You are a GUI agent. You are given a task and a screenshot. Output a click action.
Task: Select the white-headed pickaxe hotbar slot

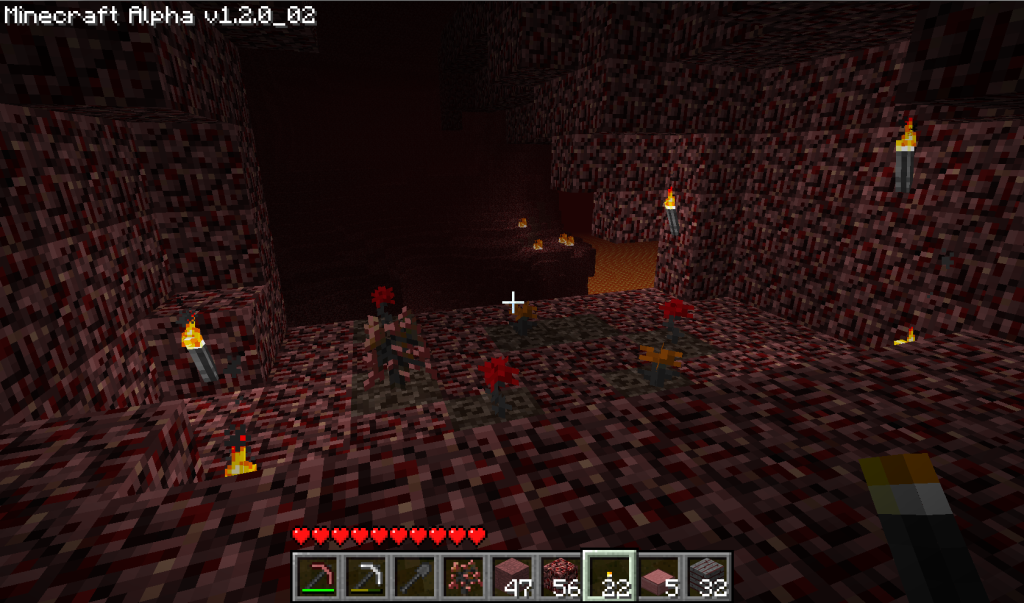coord(366,577)
